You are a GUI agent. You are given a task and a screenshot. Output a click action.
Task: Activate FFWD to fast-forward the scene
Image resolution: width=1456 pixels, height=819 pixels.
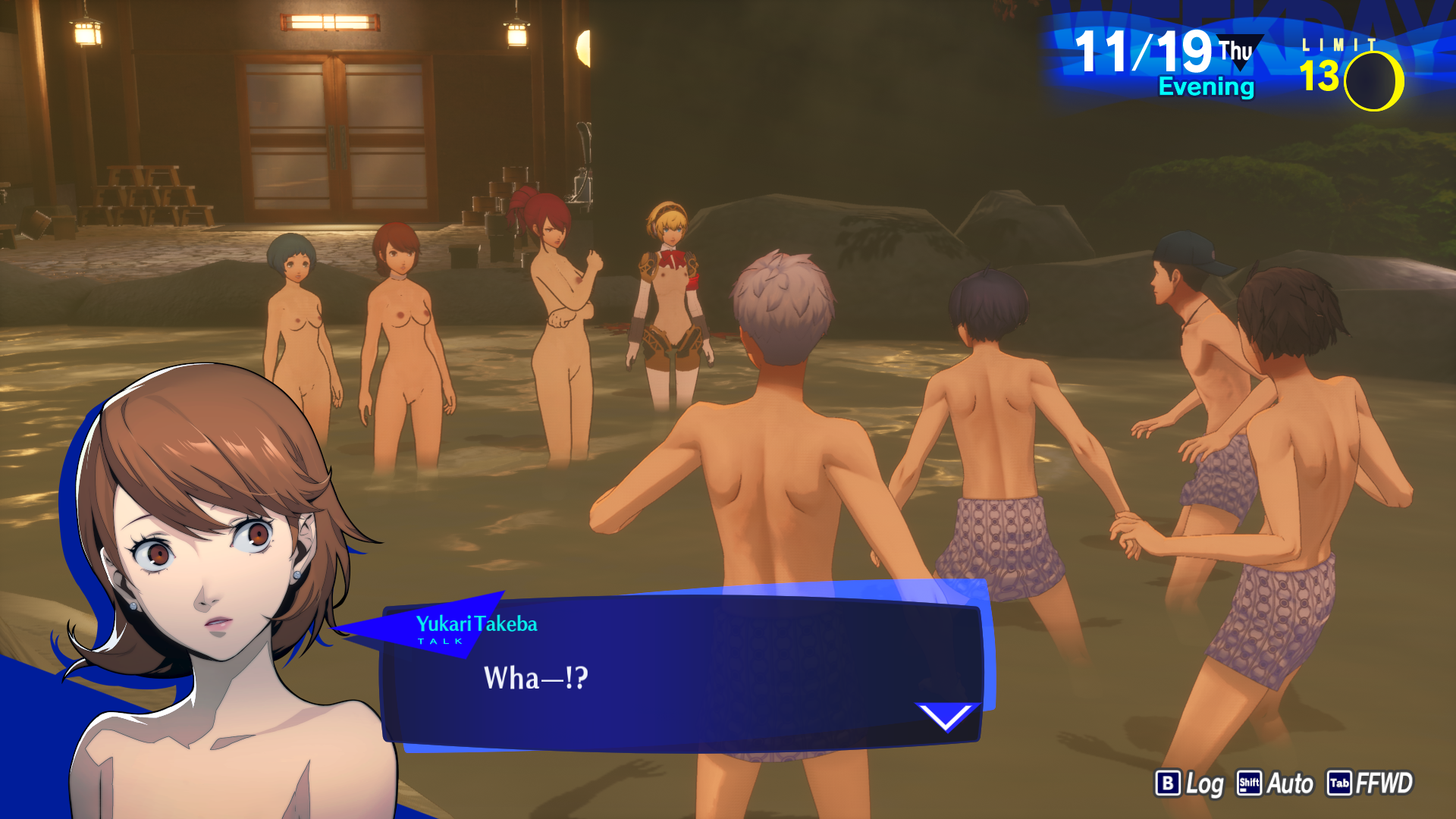coord(1370,783)
